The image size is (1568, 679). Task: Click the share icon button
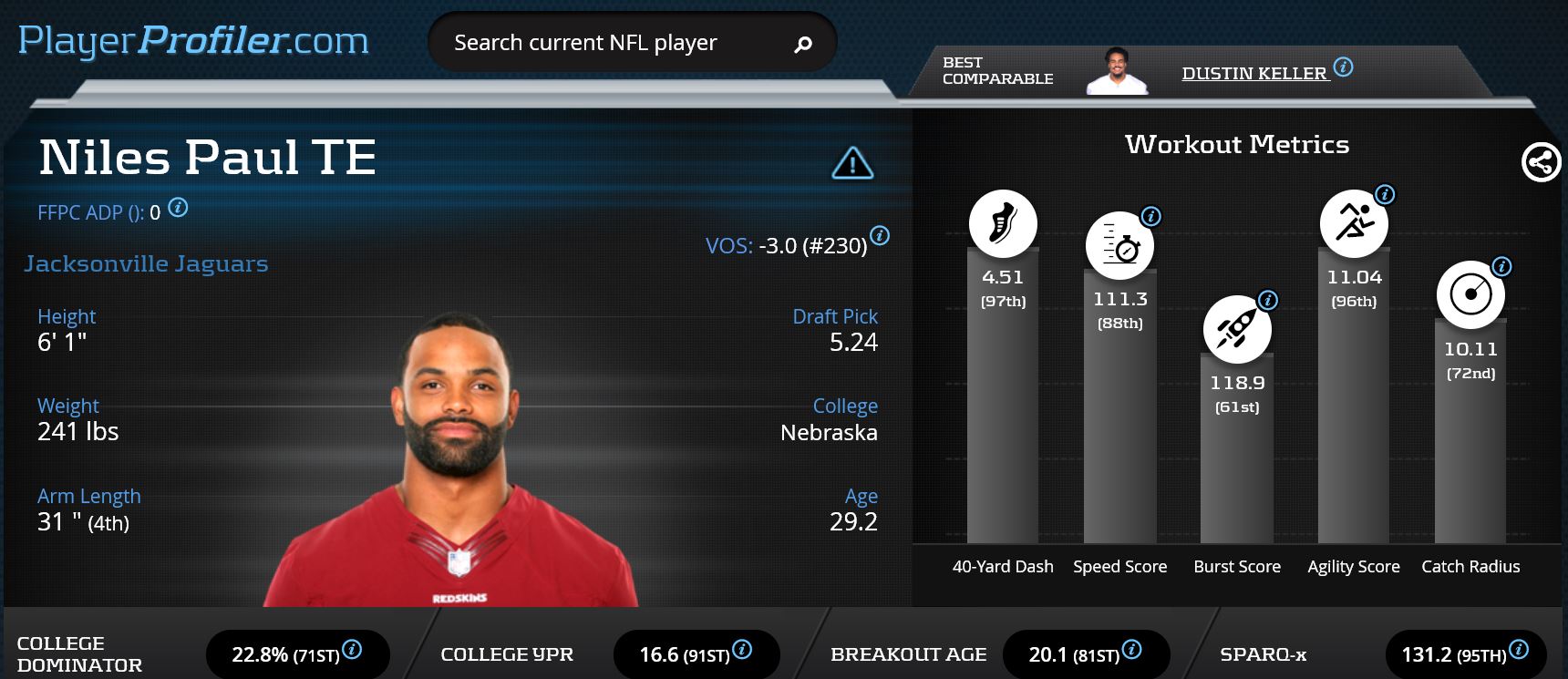pos(1541,163)
